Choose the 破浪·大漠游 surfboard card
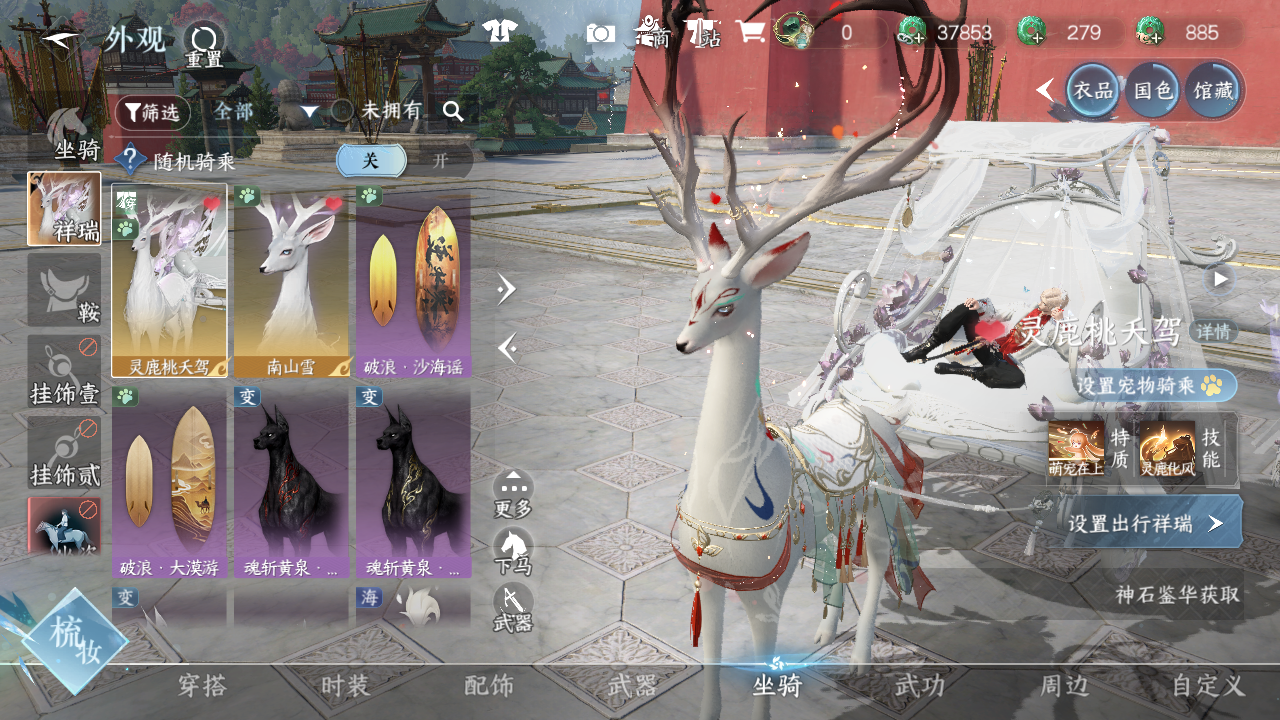 (x=169, y=482)
